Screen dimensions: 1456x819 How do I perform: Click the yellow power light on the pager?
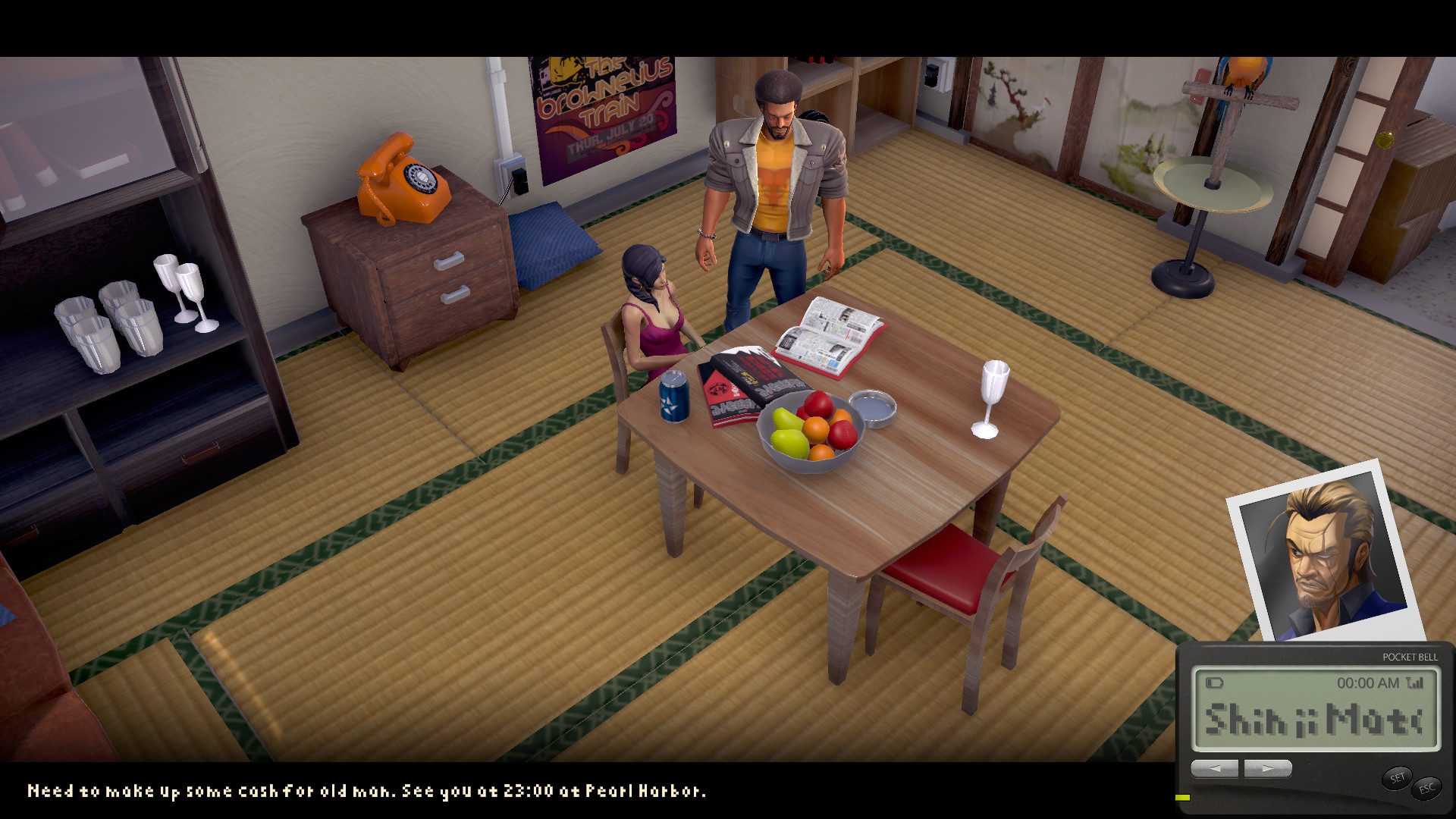pyautogui.click(x=1183, y=797)
